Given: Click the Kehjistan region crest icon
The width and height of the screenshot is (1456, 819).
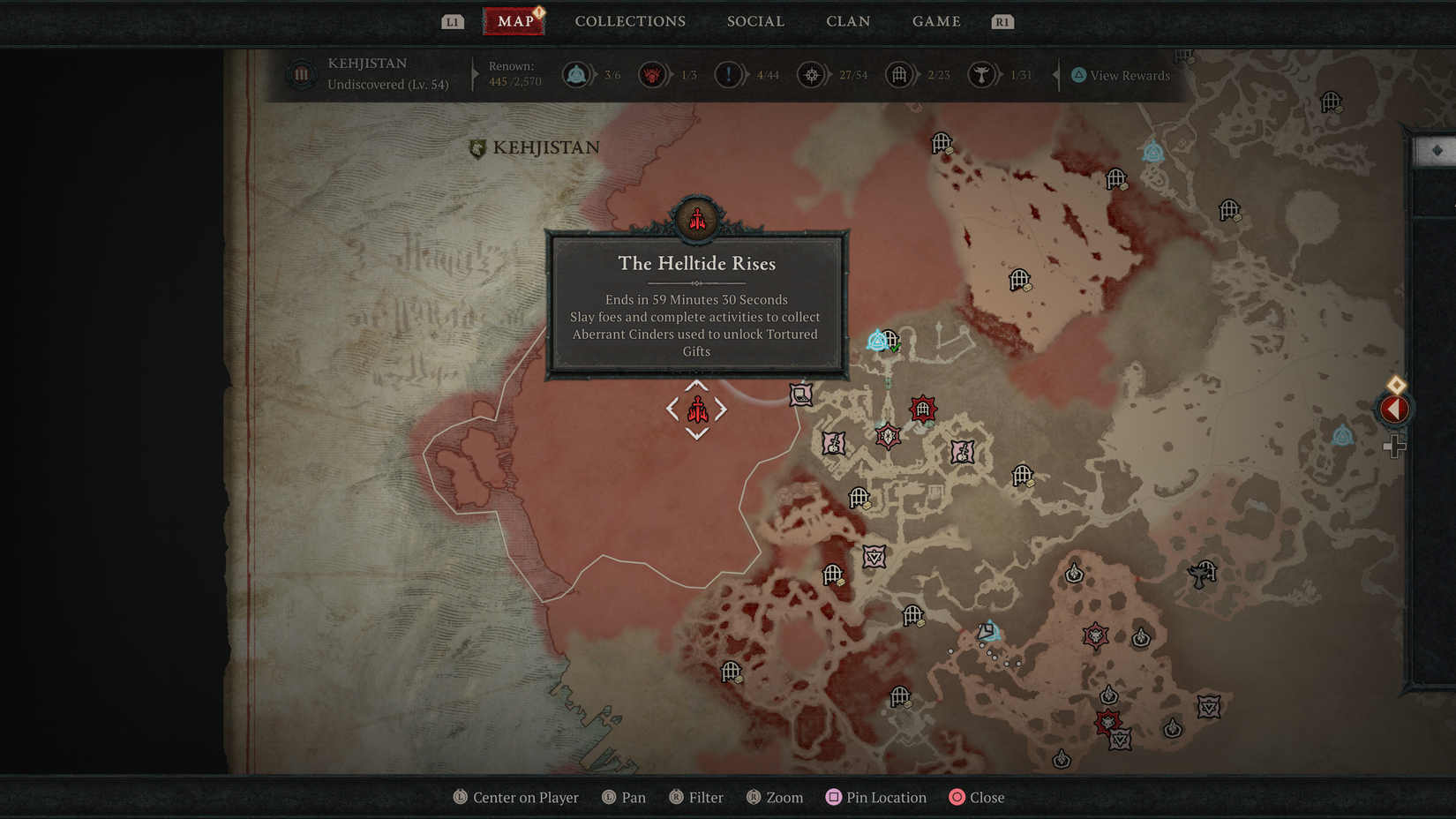Looking at the screenshot, I should 301,75.
